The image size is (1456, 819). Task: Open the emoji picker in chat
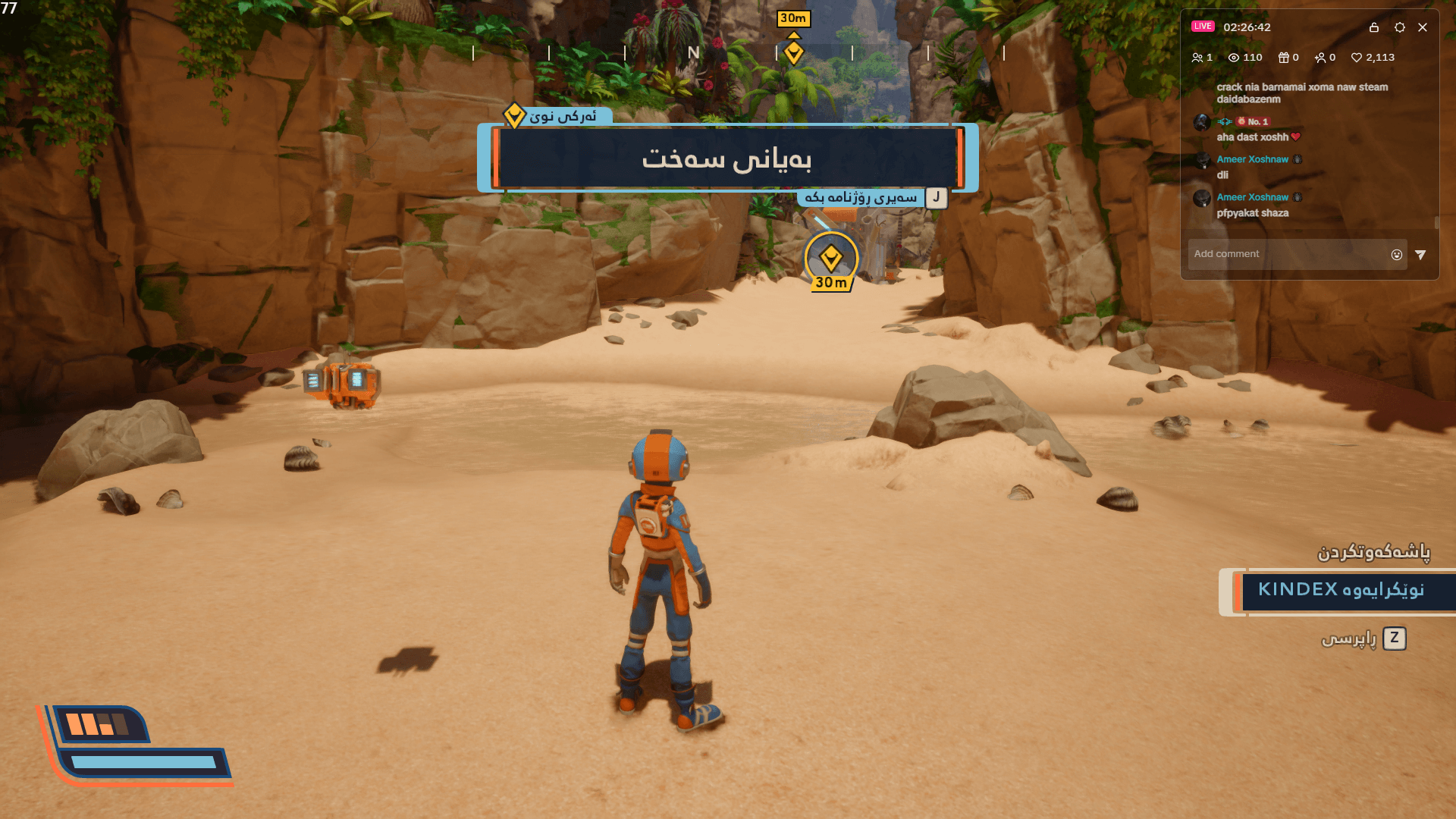pyautogui.click(x=1398, y=254)
